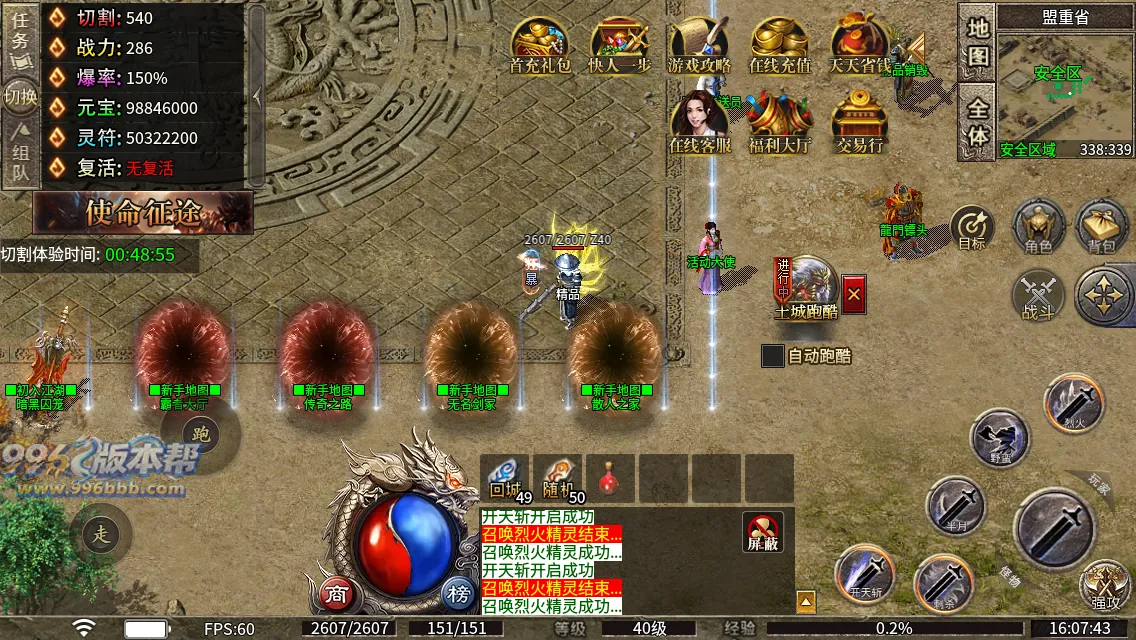Viewport: 1136px width, 640px height.
Task: Open 在线充值 online recharge
Action: [780, 45]
